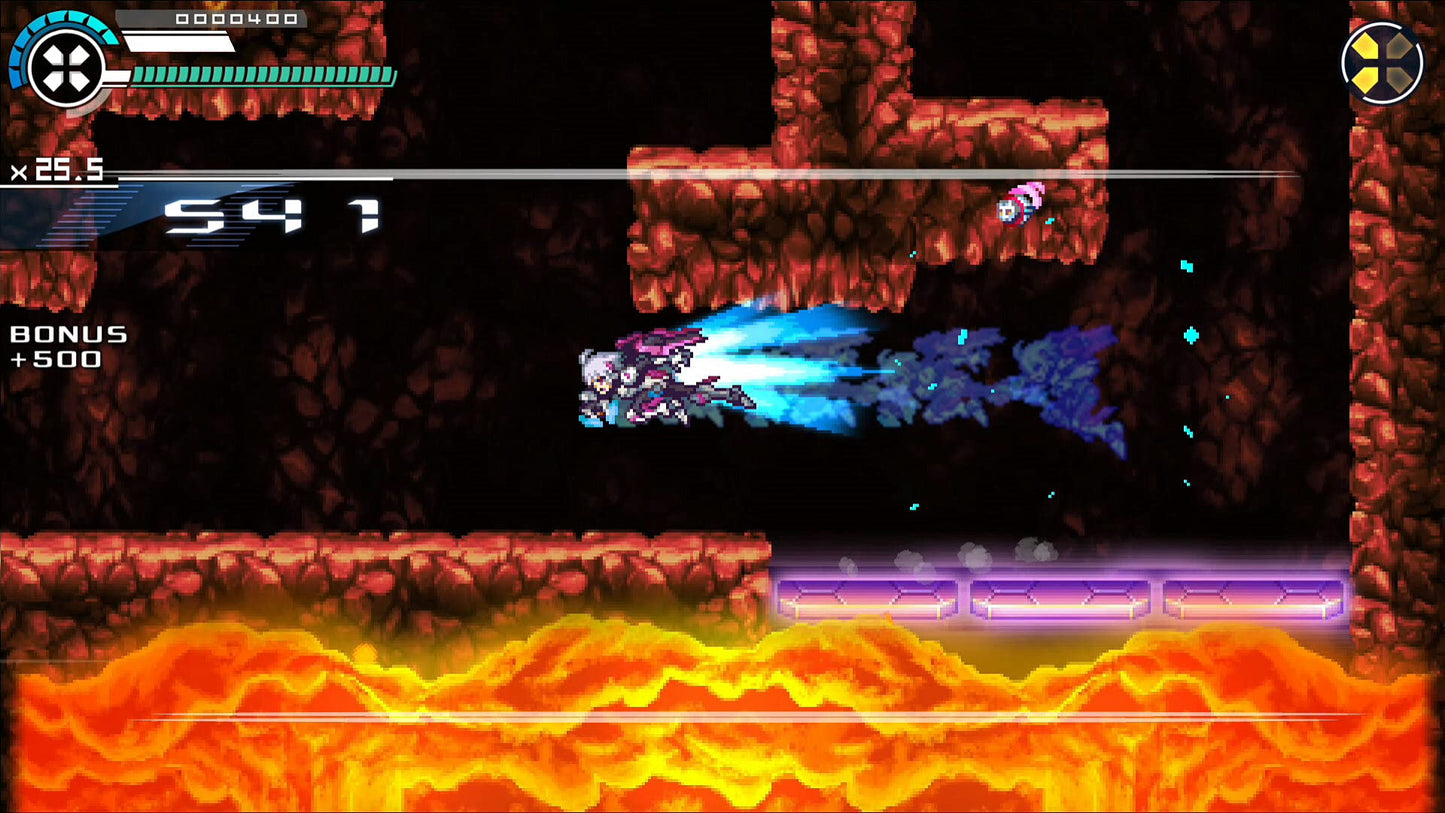
Task: Click the pink bee enemy near the ceiling
Action: 1022,205
